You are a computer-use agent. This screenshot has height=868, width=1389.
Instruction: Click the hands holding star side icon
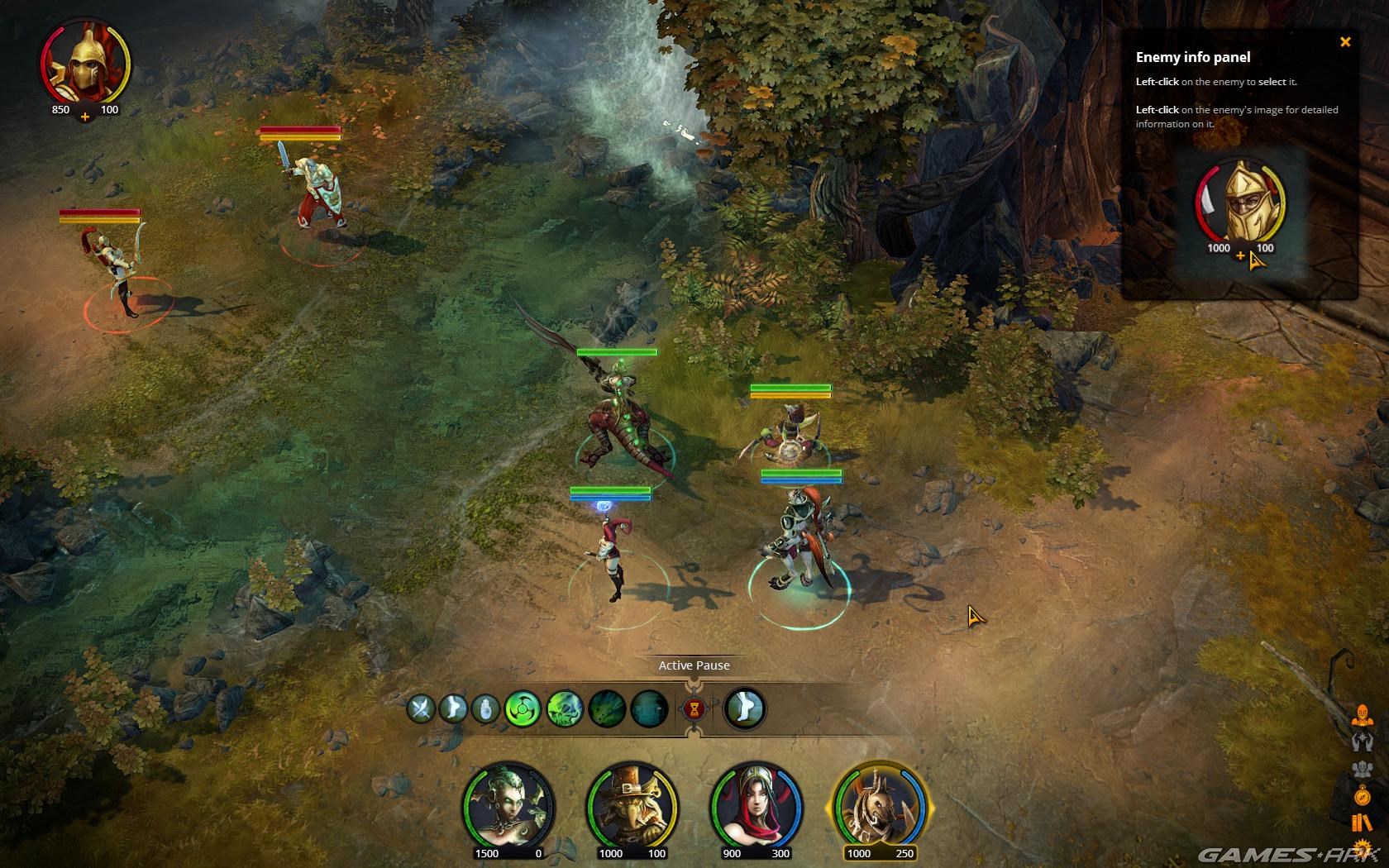pyautogui.click(x=1361, y=742)
